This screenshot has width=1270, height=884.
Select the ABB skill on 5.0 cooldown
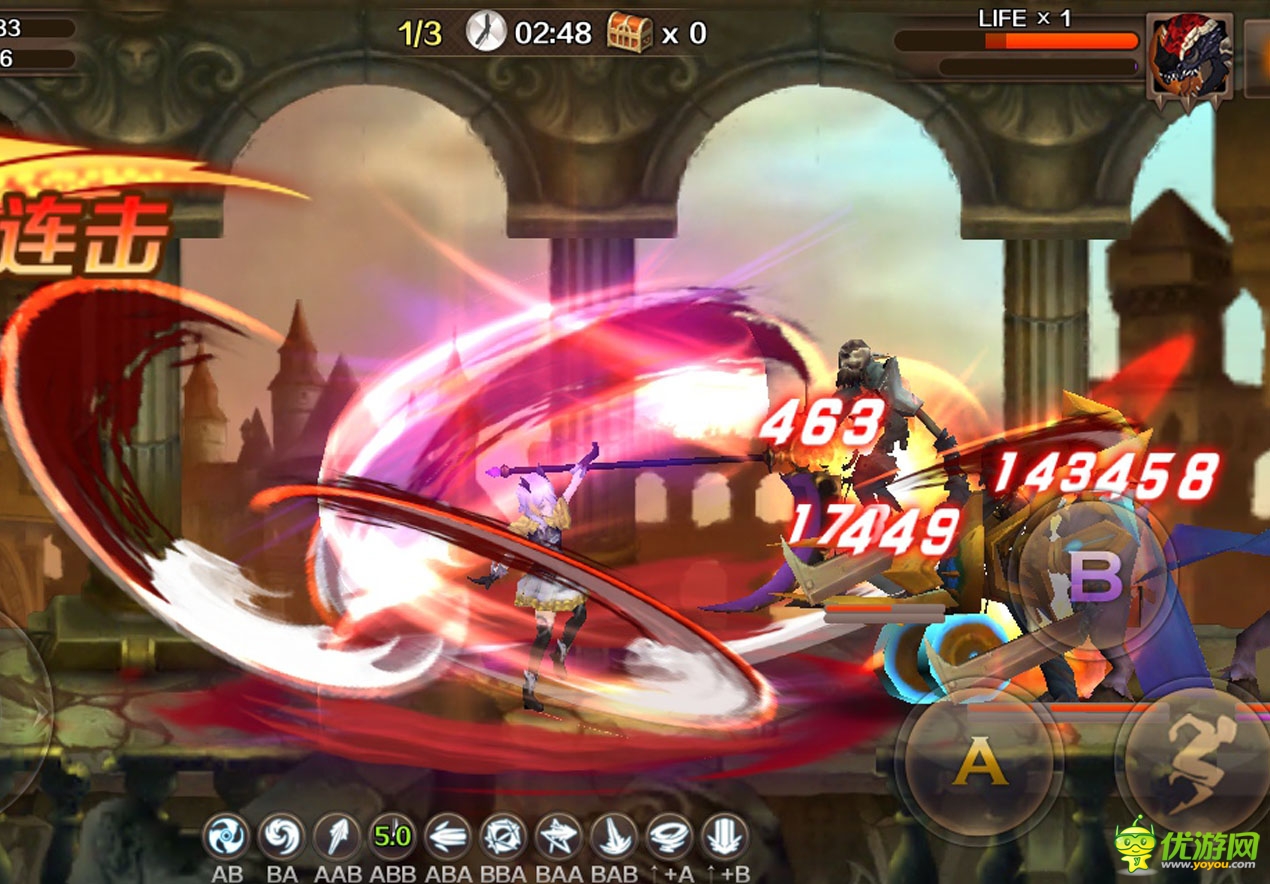tap(393, 836)
